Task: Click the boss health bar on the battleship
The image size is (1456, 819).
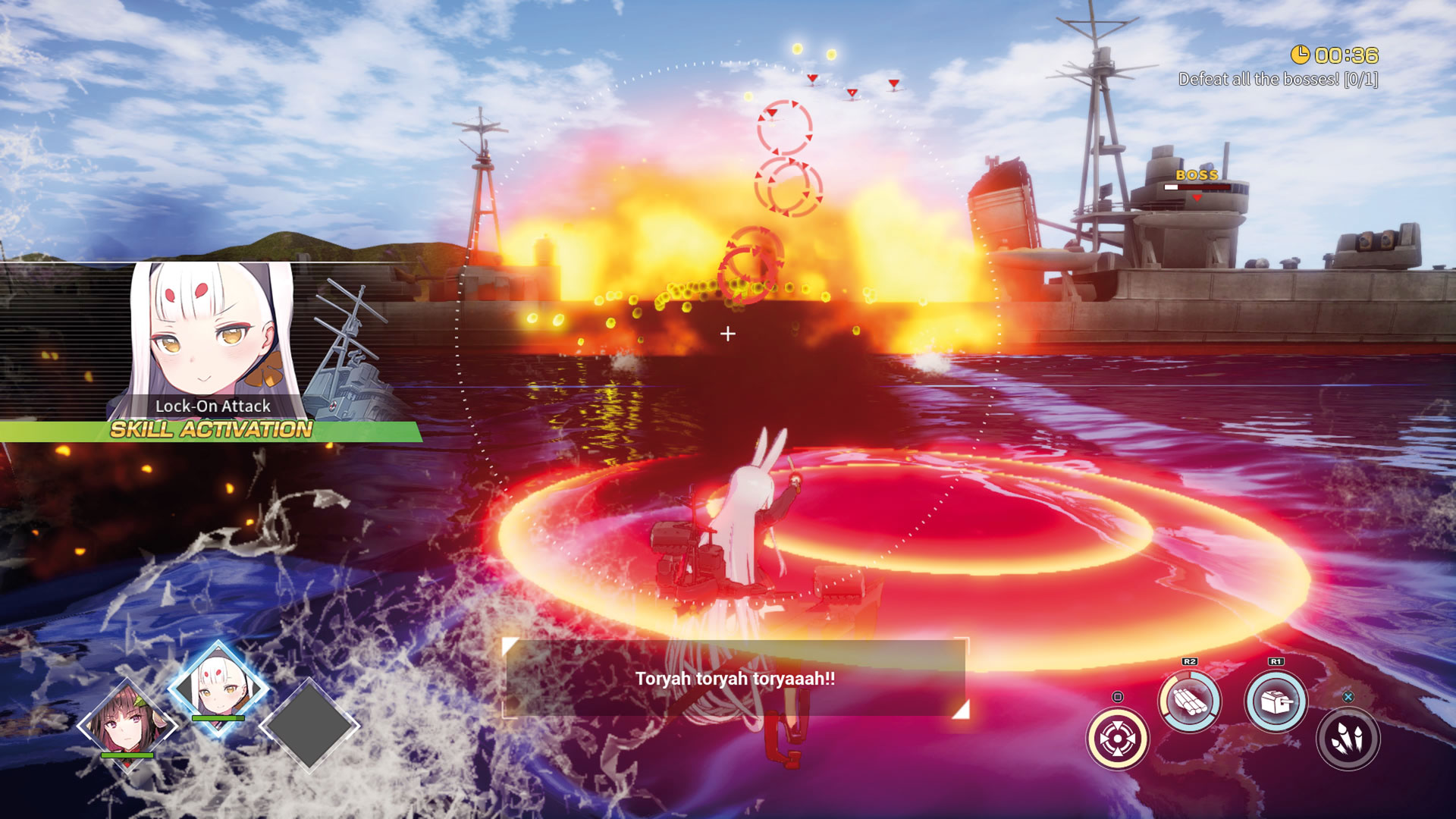Action: click(1197, 187)
